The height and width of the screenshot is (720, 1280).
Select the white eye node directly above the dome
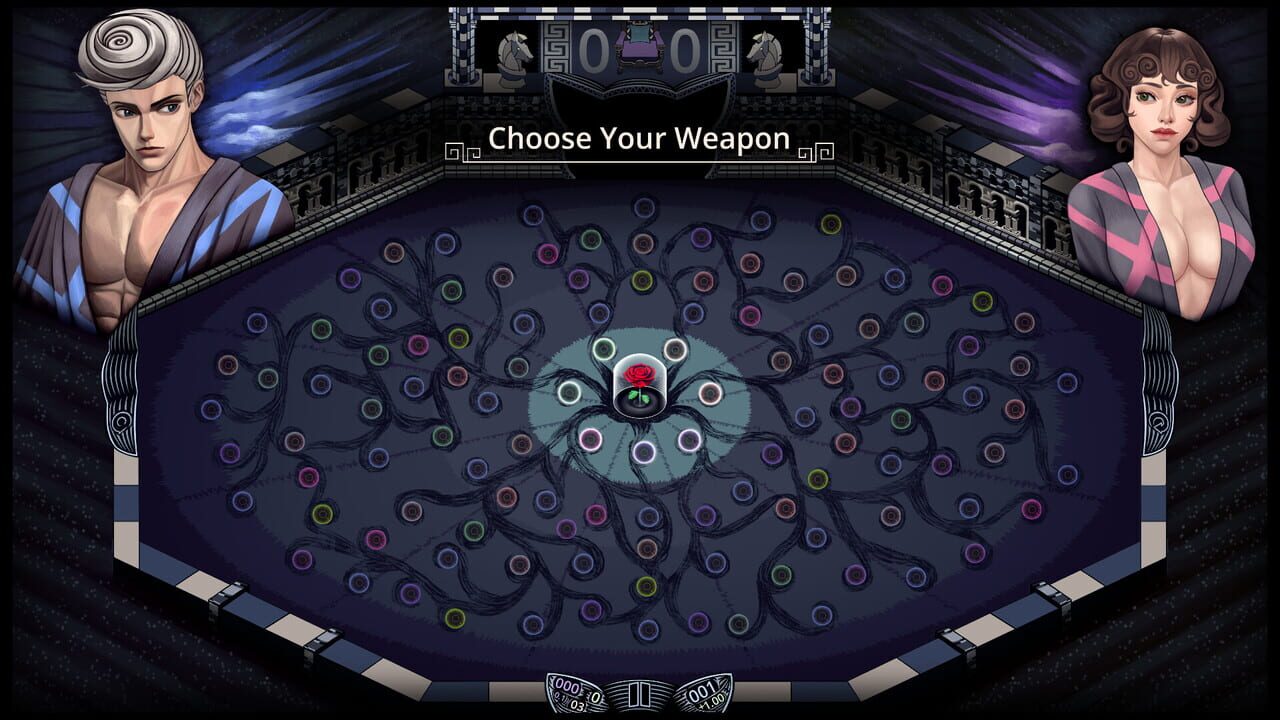pyautogui.click(x=676, y=349)
